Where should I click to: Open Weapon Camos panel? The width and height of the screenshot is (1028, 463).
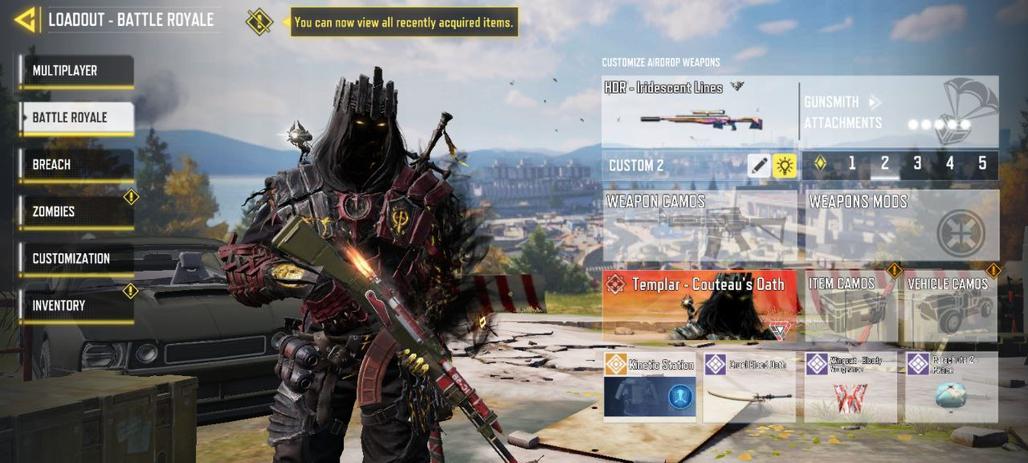pos(700,226)
